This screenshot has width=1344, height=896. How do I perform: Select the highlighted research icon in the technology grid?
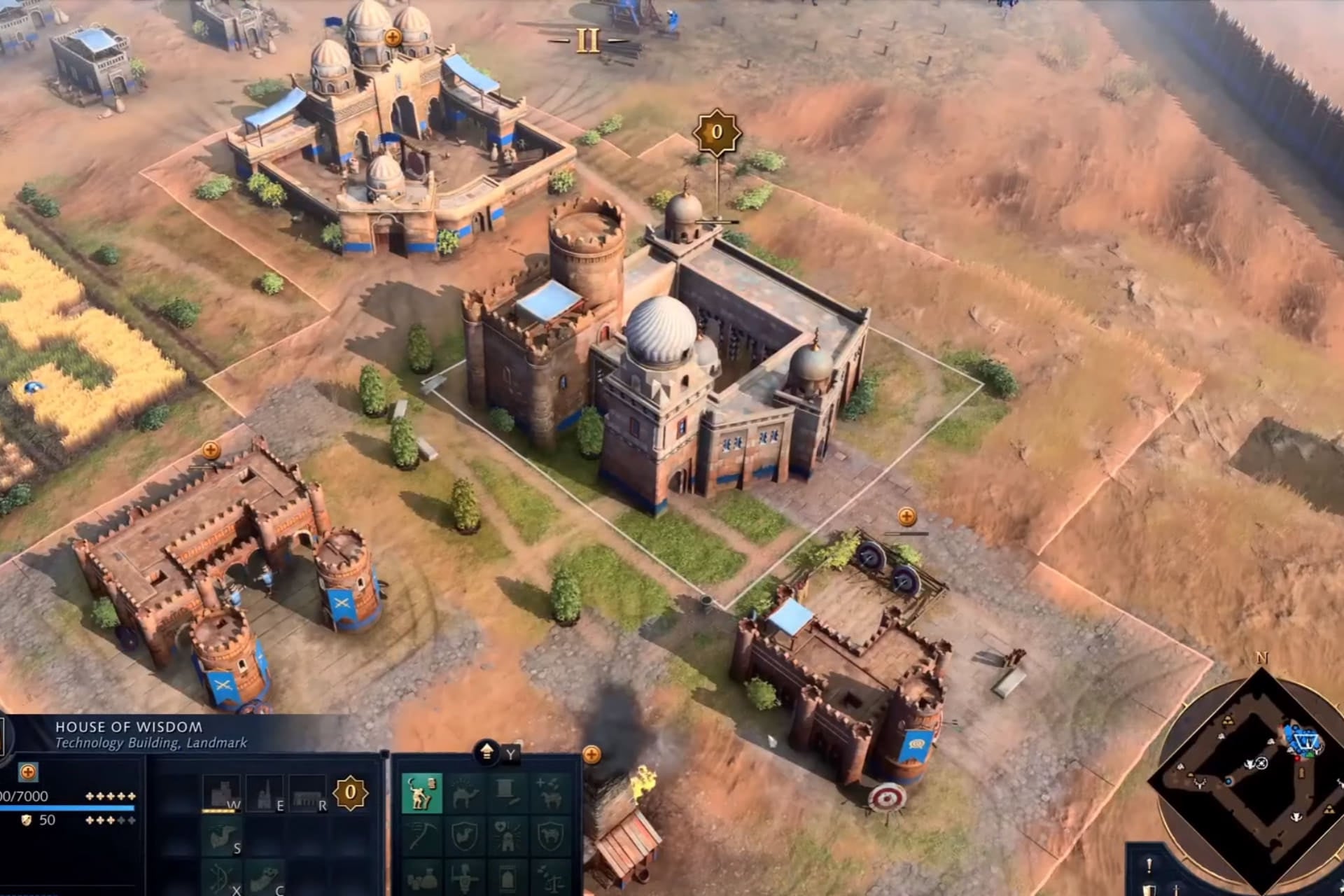click(421, 793)
